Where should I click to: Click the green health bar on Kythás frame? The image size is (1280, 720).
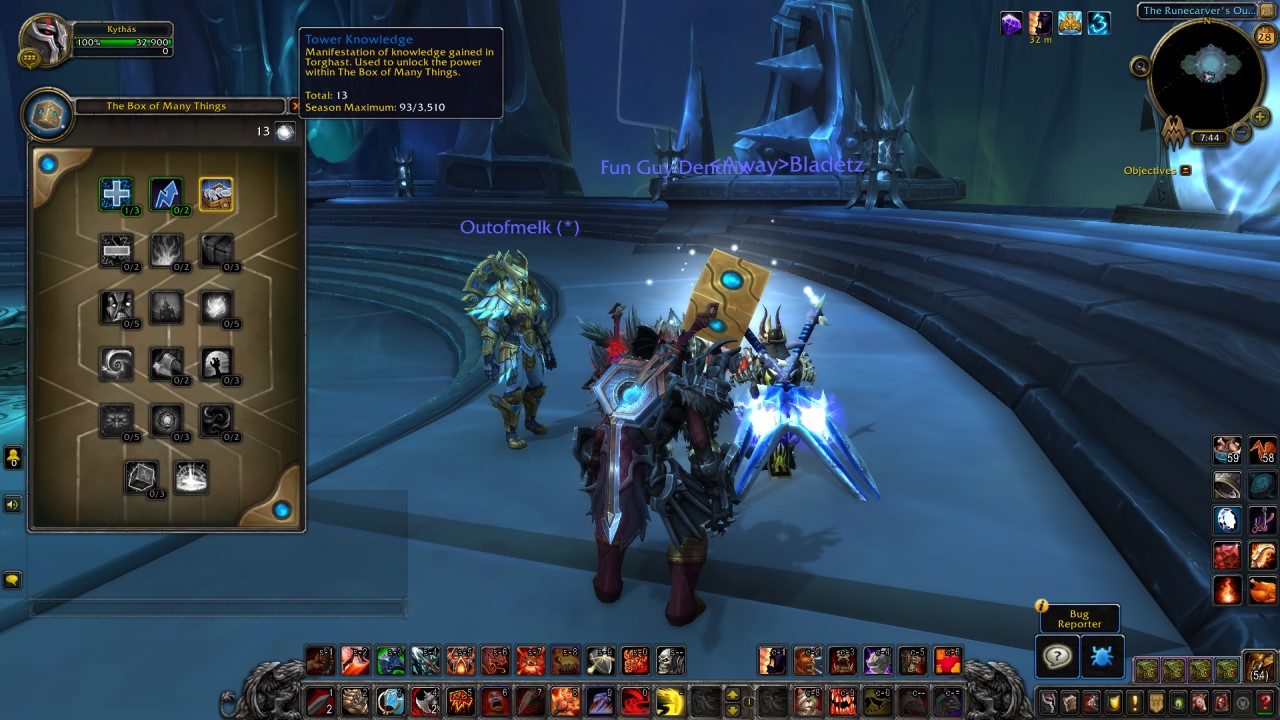[x=125, y=40]
